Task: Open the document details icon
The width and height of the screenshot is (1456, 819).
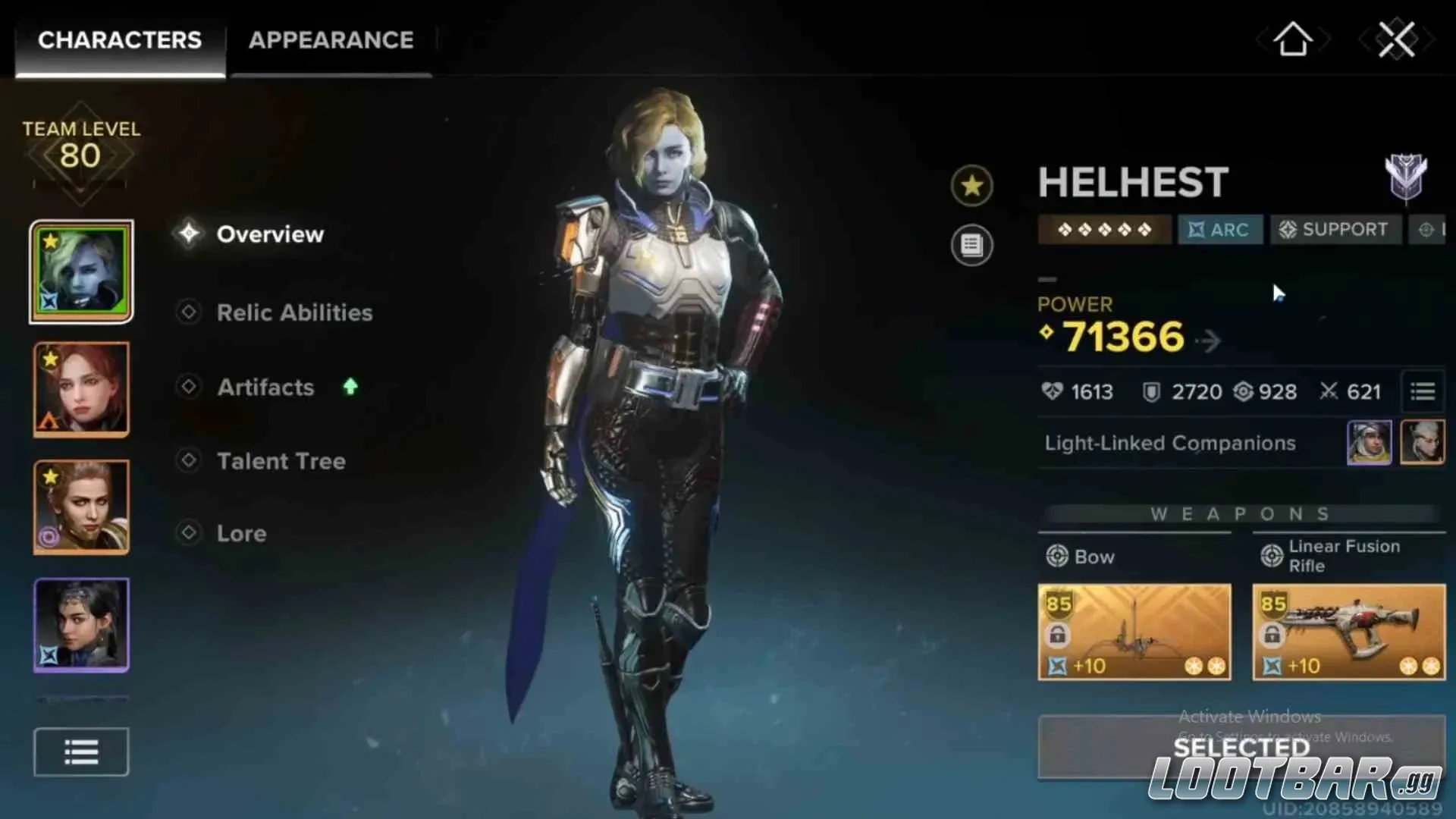Action: (x=971, y=245)
